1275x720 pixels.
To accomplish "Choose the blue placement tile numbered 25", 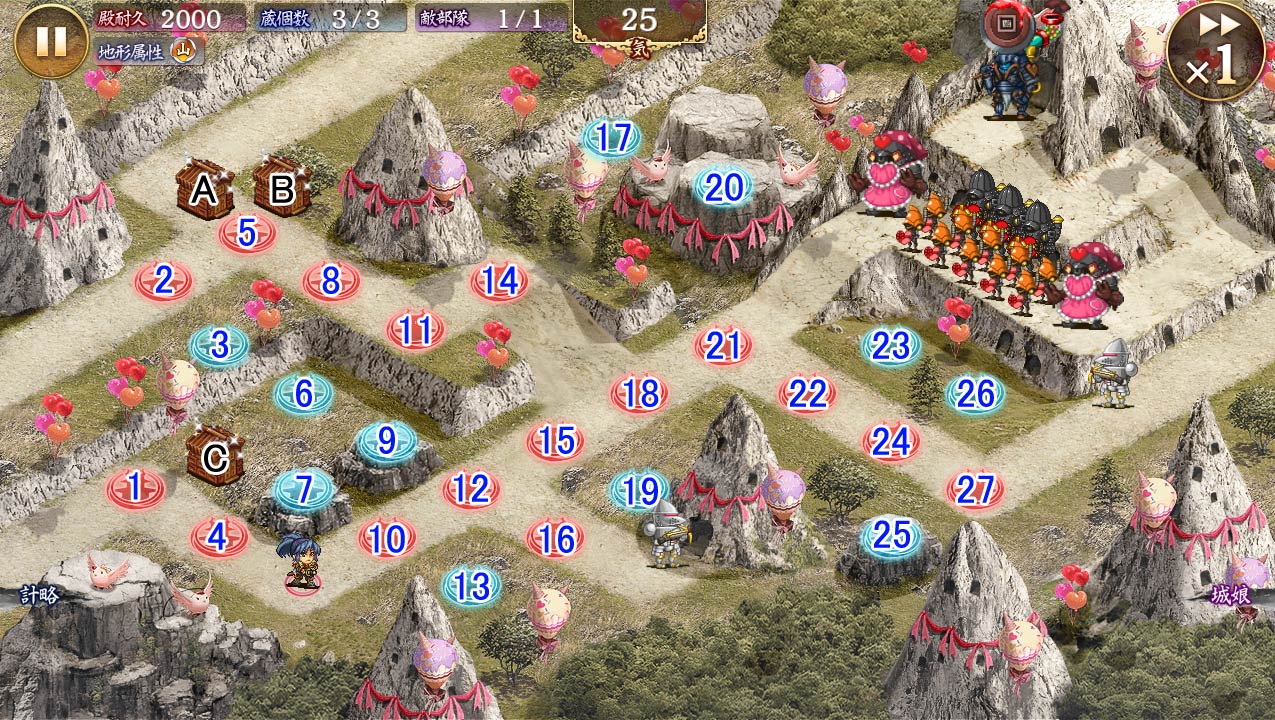I will (x=891, y=536).
